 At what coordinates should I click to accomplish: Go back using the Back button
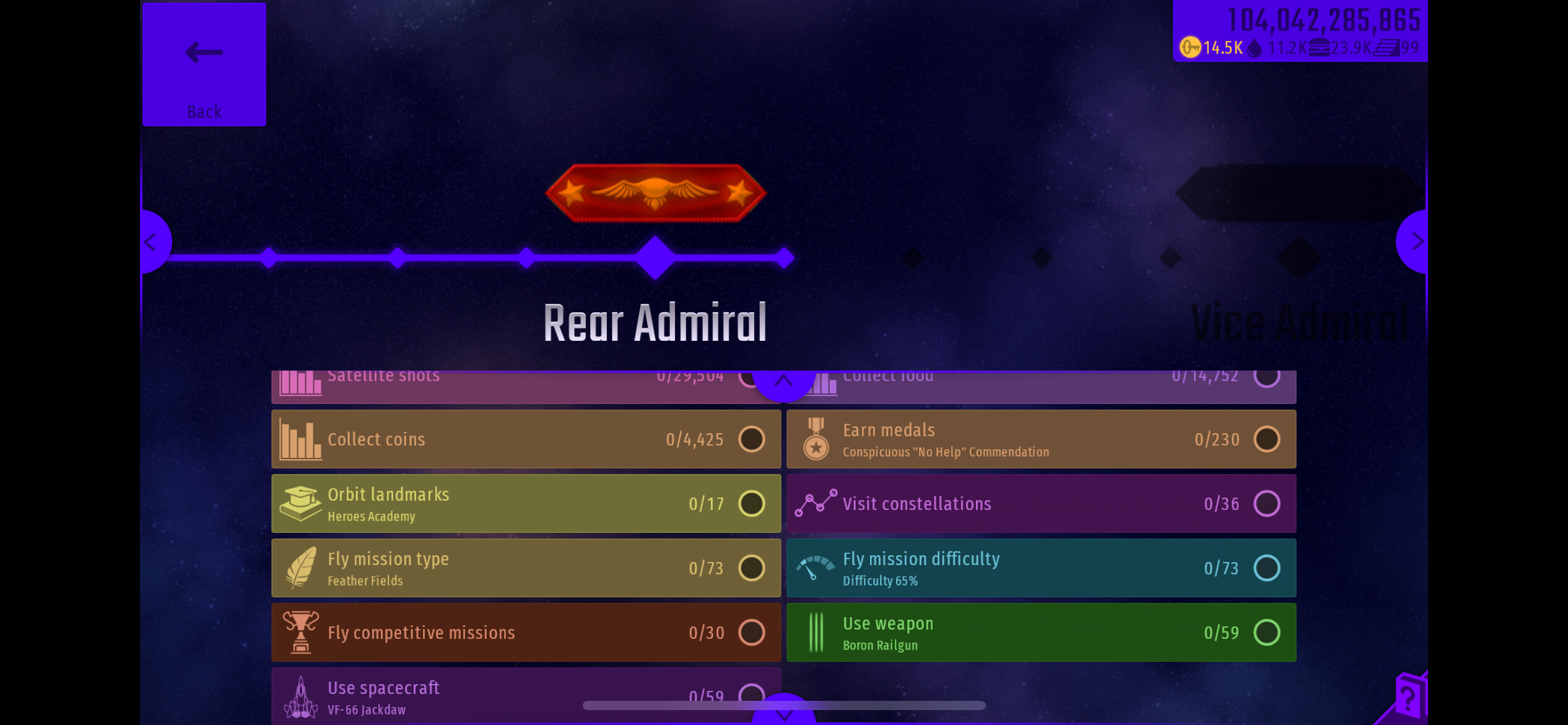tap(204, 64)
